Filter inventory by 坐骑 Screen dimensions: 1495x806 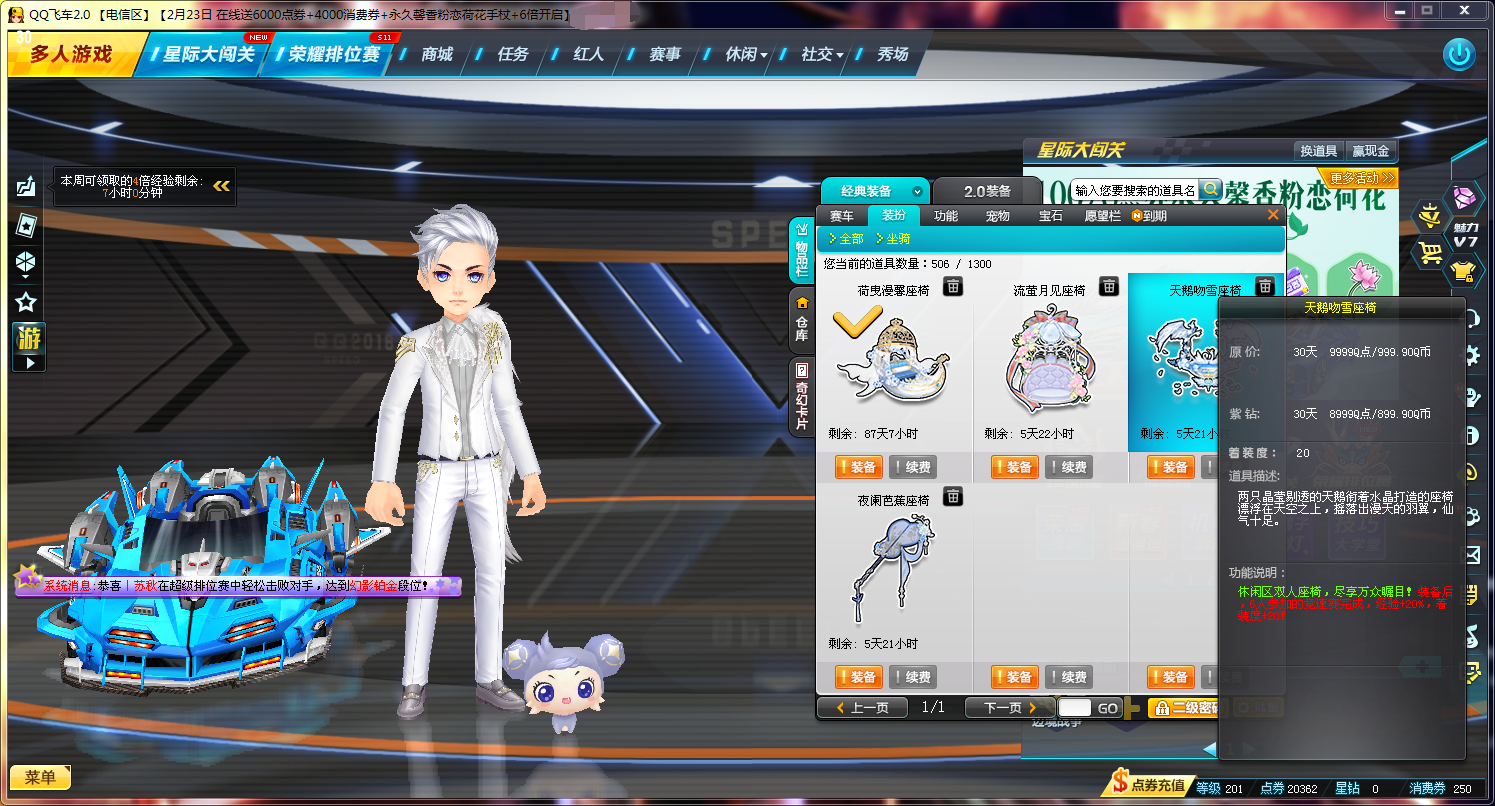[x=892, y=239]
